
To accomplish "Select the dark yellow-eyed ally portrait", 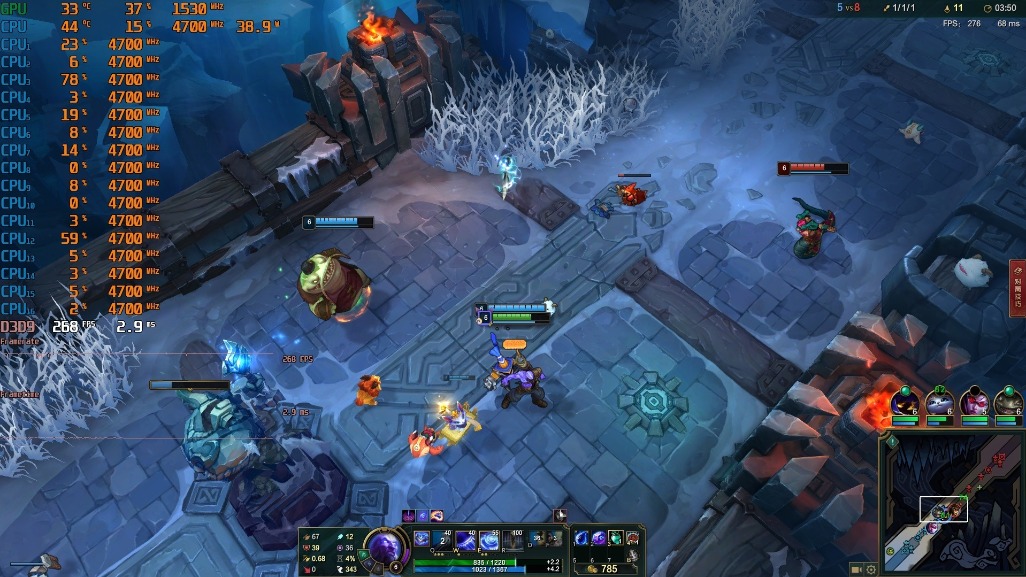I will pos(904,402).
